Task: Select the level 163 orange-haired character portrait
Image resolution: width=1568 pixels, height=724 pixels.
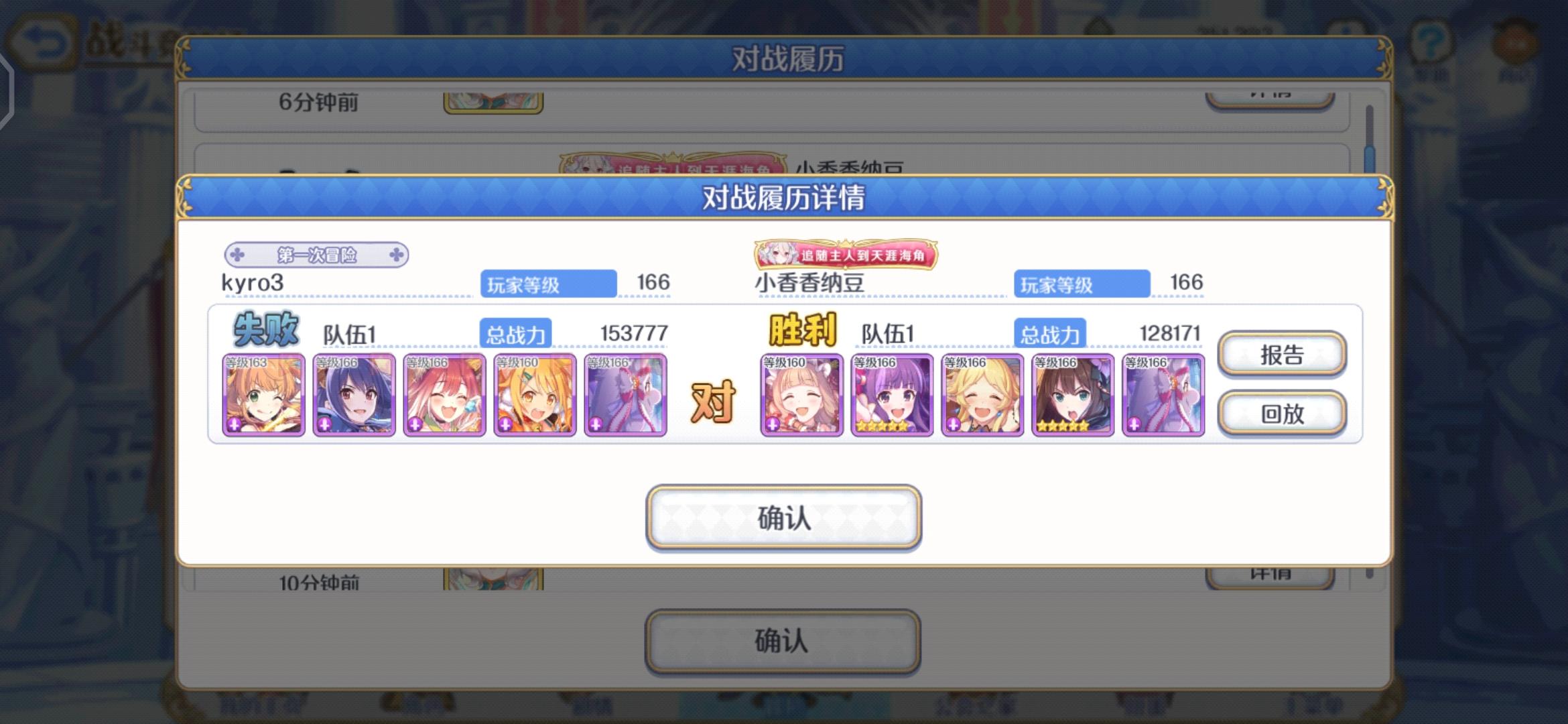Action: (264, 394)
